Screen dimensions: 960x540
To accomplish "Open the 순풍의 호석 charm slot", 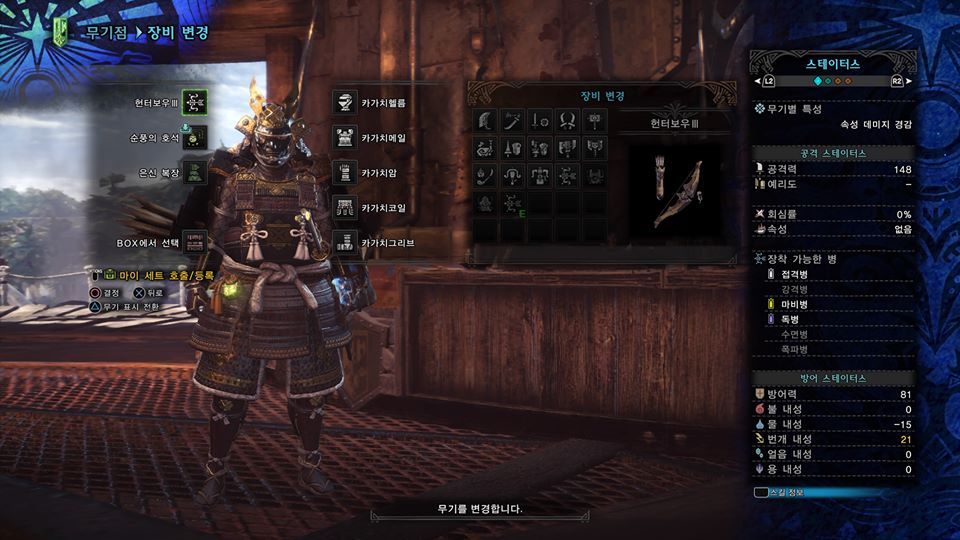I will (x=196, y=137).
